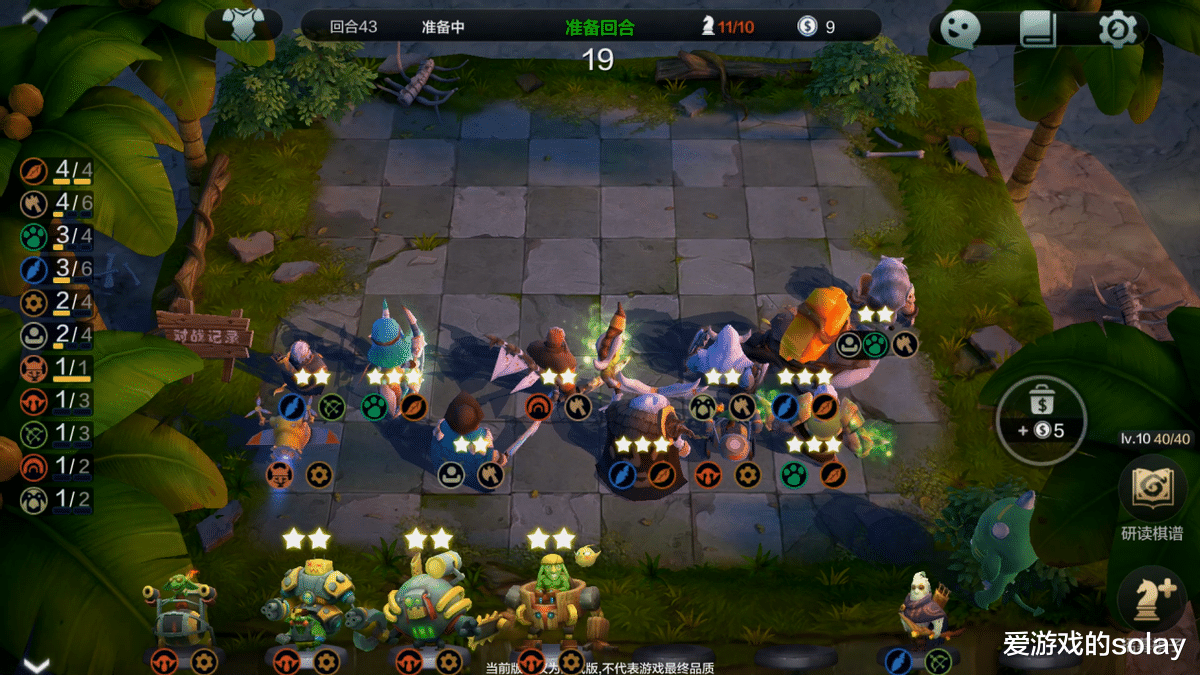Select the 3/6 blue feather synergy entry
This screenshot has height=675, width=1200.
coord(58,270)
